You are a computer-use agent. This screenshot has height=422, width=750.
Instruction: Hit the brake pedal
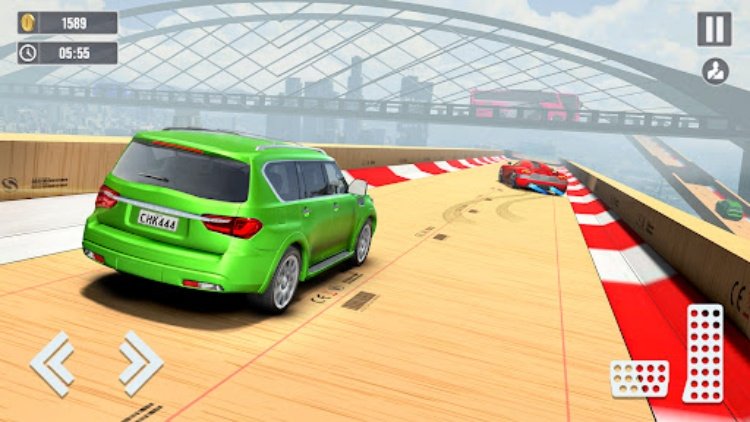pos(639,378)
